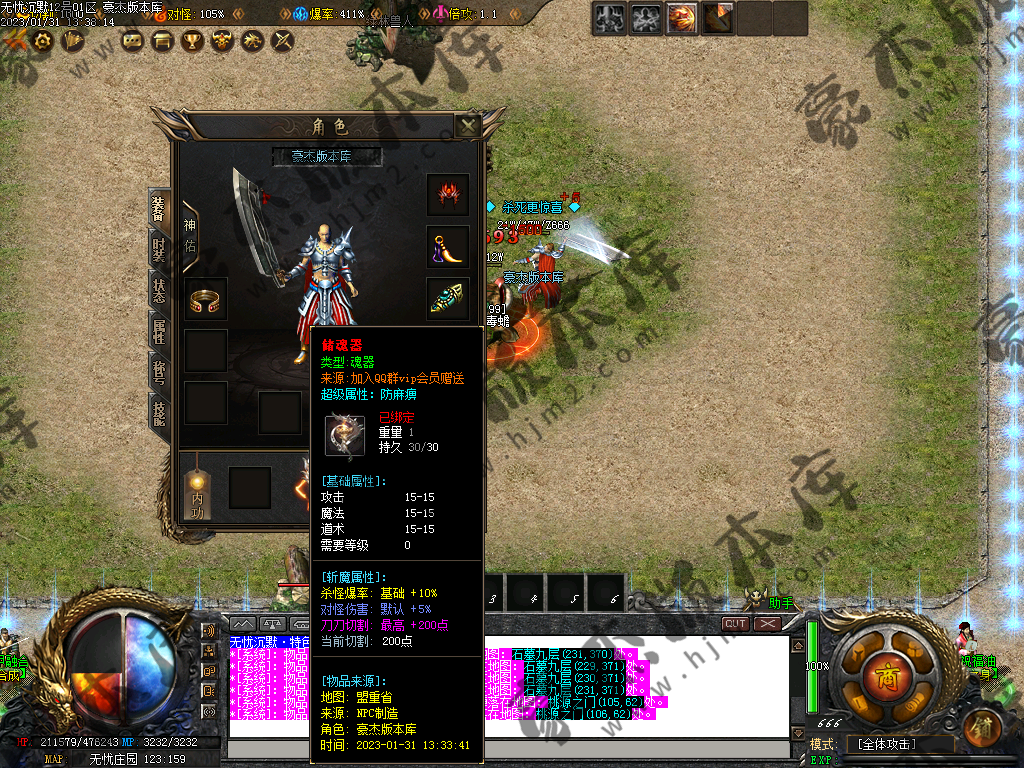
Task: Open the 状态 status tab
Action: 159,290
